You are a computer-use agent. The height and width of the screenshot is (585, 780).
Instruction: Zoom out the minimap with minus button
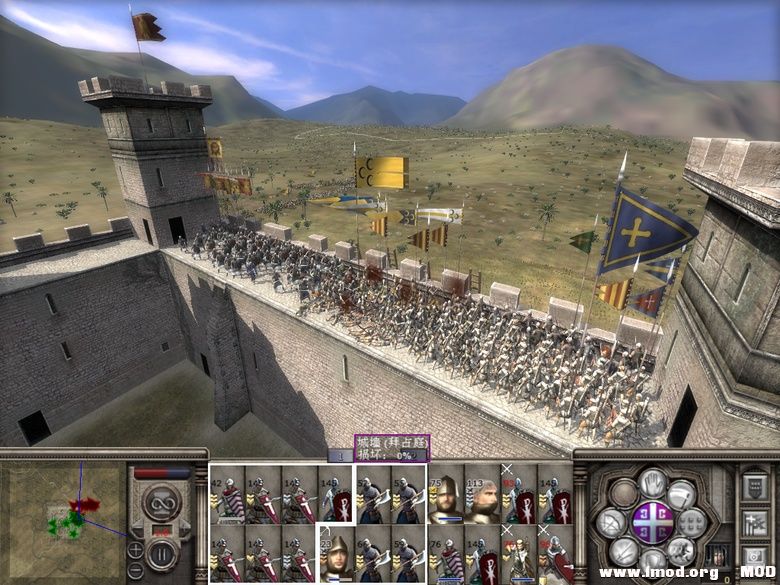pos(135,571)
